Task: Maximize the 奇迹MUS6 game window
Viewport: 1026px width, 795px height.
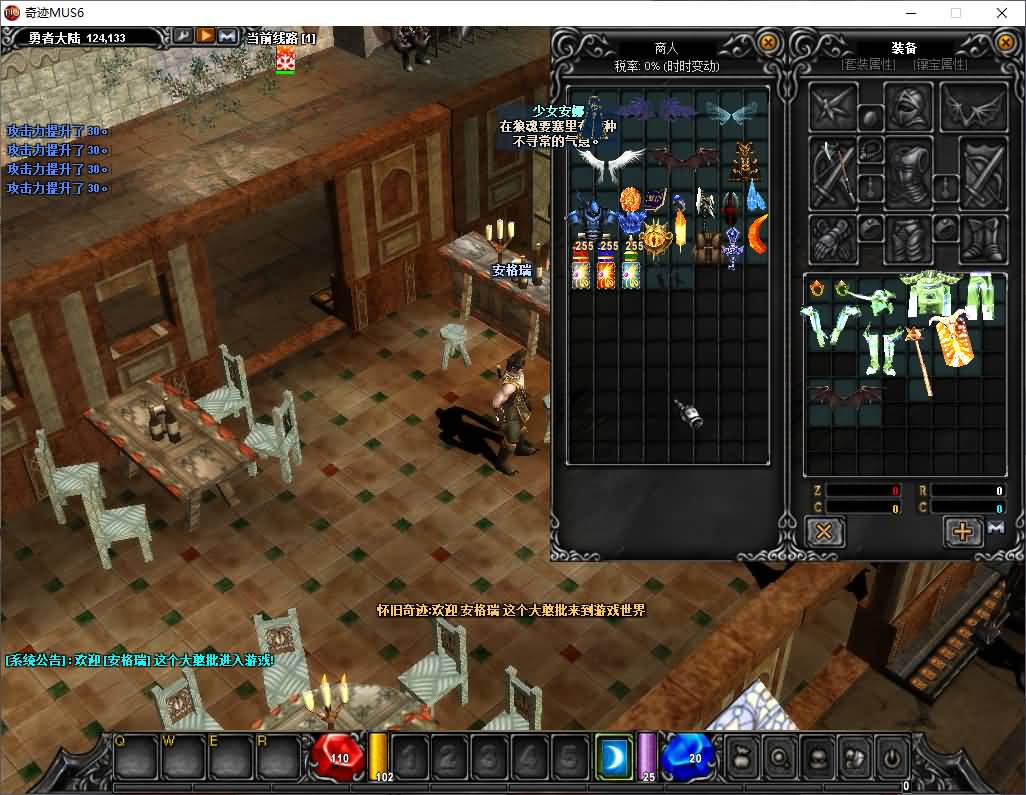Action: point(955,13)
